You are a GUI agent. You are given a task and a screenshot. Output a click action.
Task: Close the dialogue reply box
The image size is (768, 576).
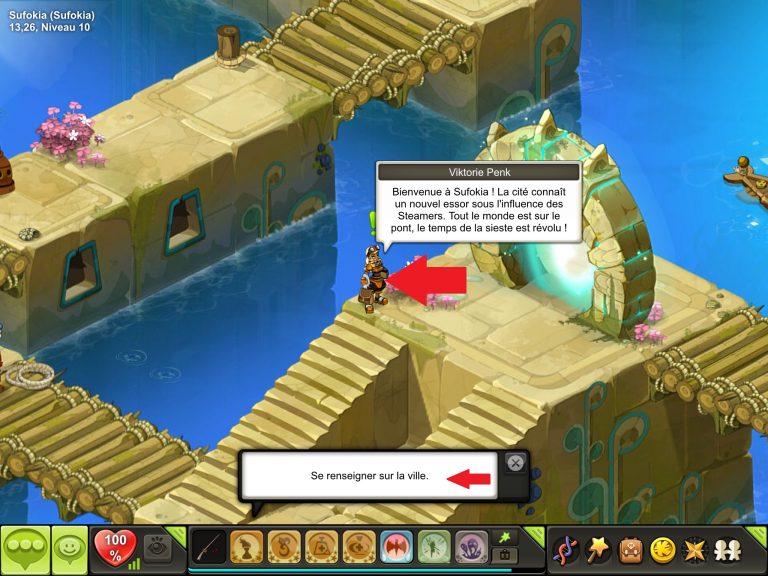point(515,462)
